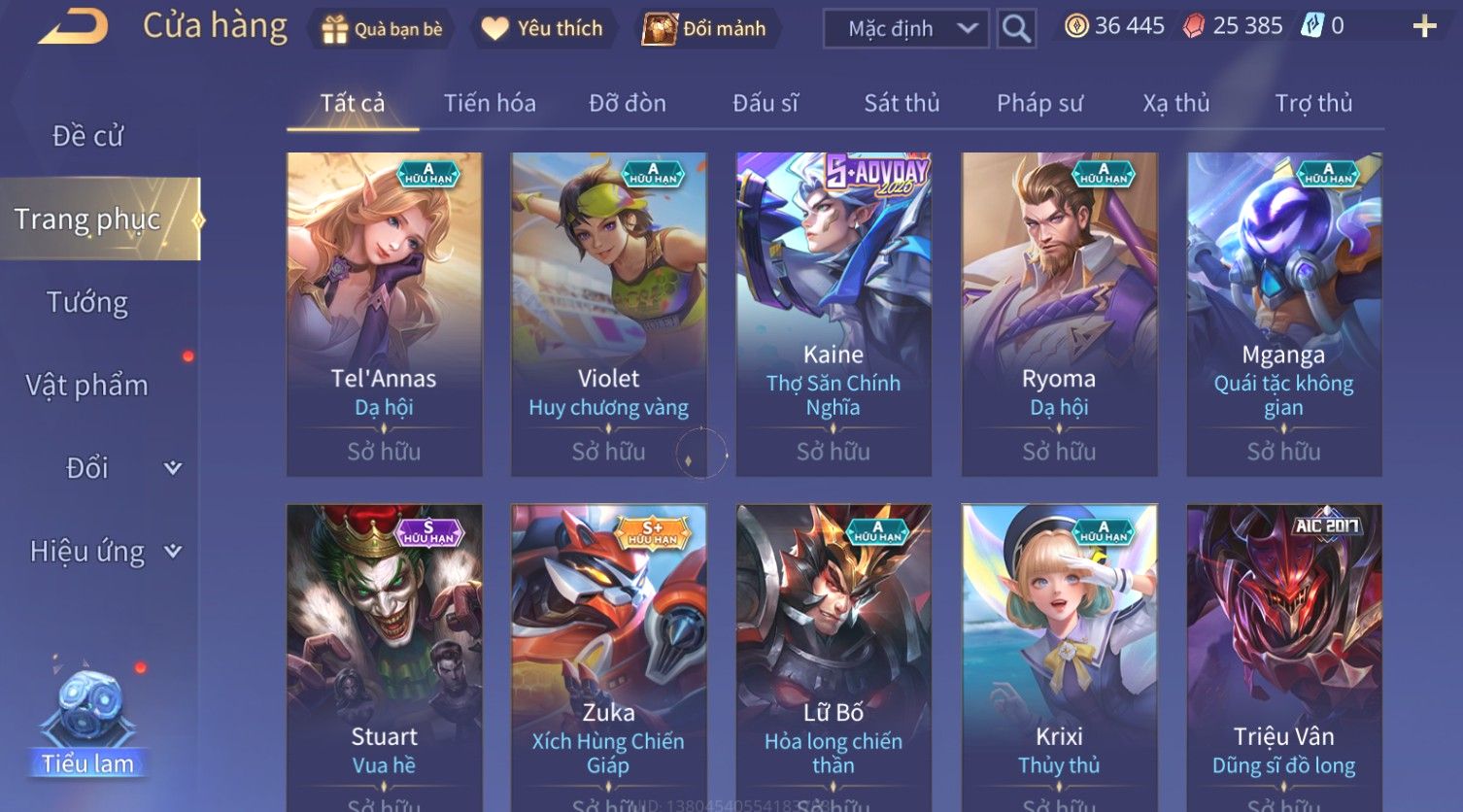Open Đổi mảnh fragment exchange

point(704,29)
